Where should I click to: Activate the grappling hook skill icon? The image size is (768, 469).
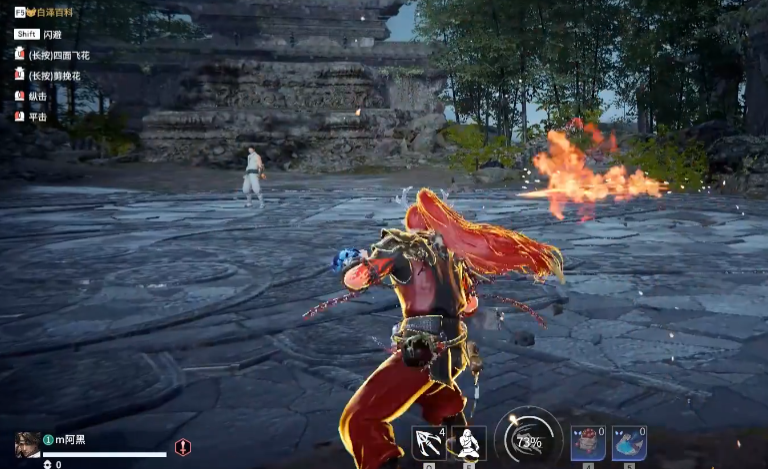click(428, 443)
